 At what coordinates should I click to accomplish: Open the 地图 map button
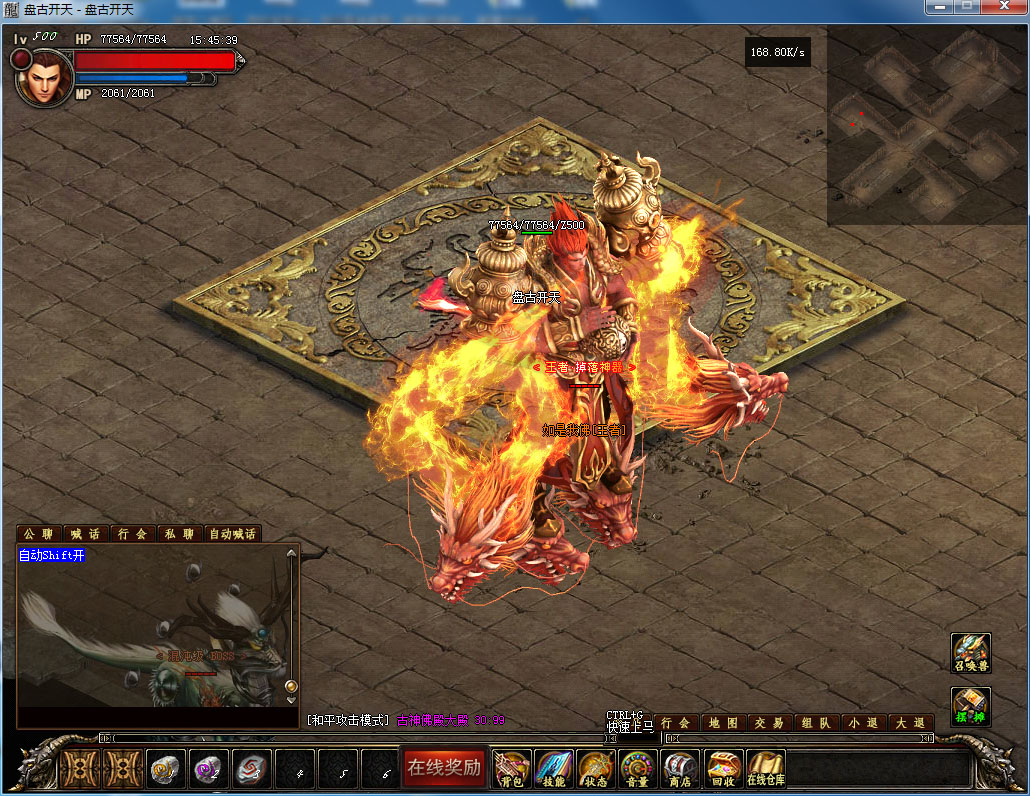(x=723, y=722)
